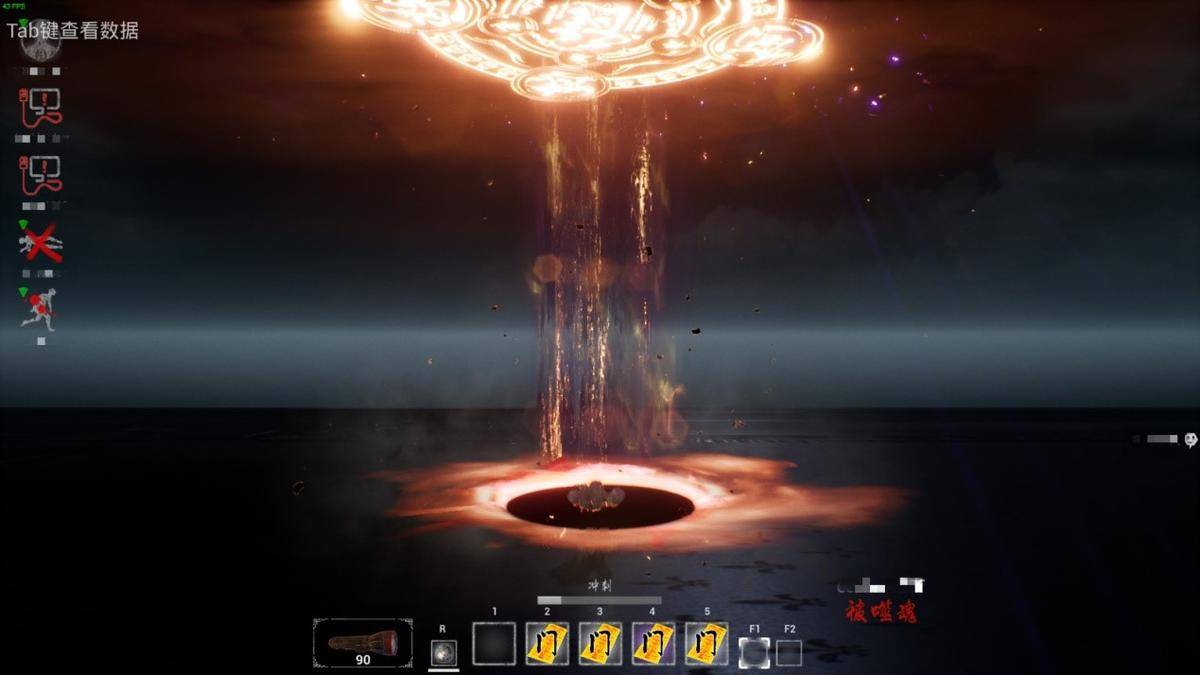Select the empty hotbar slot 1
1200x675 pixels.
[494, 643]
